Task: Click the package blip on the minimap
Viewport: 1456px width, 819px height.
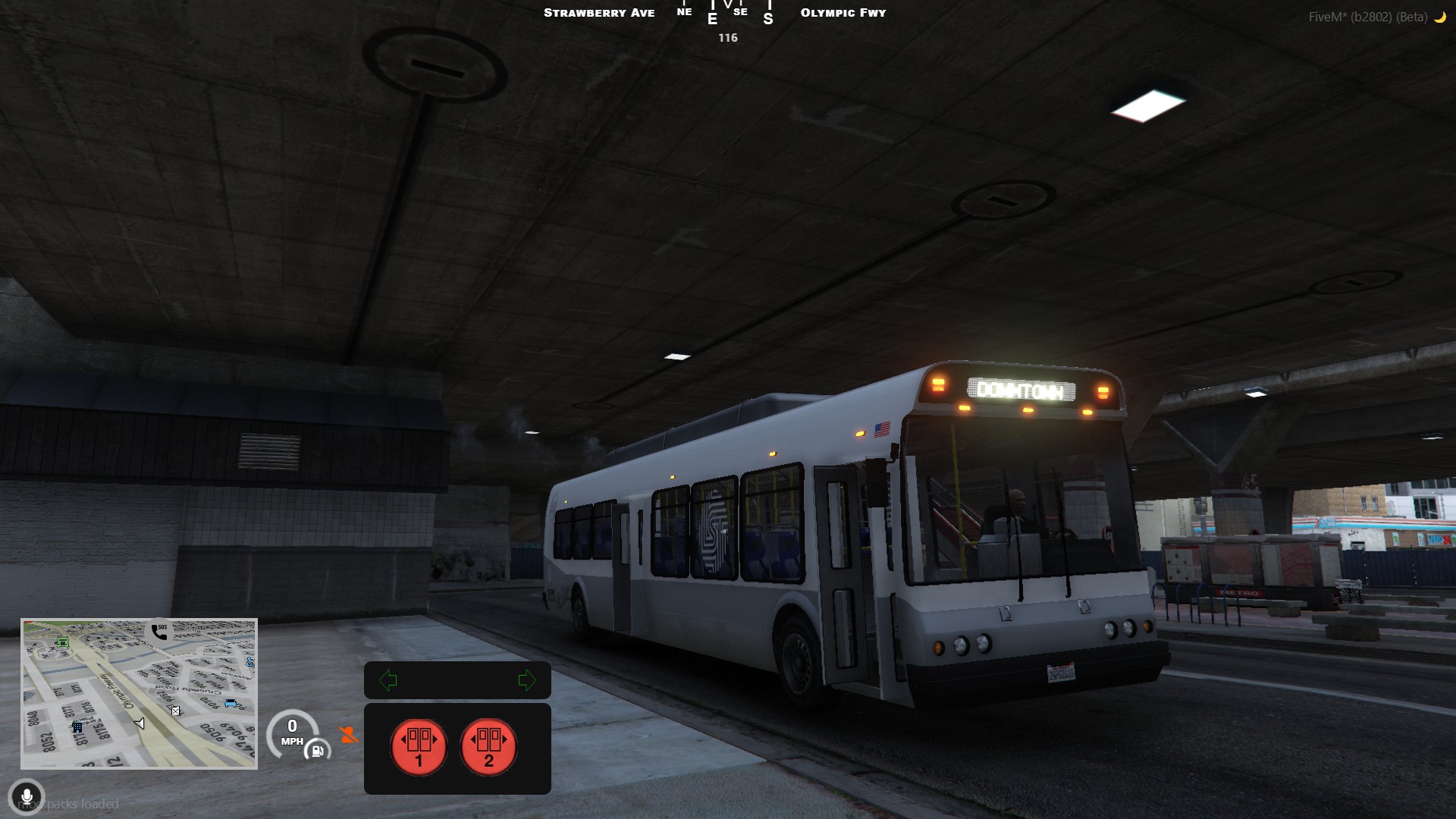Action: point(176,711)
